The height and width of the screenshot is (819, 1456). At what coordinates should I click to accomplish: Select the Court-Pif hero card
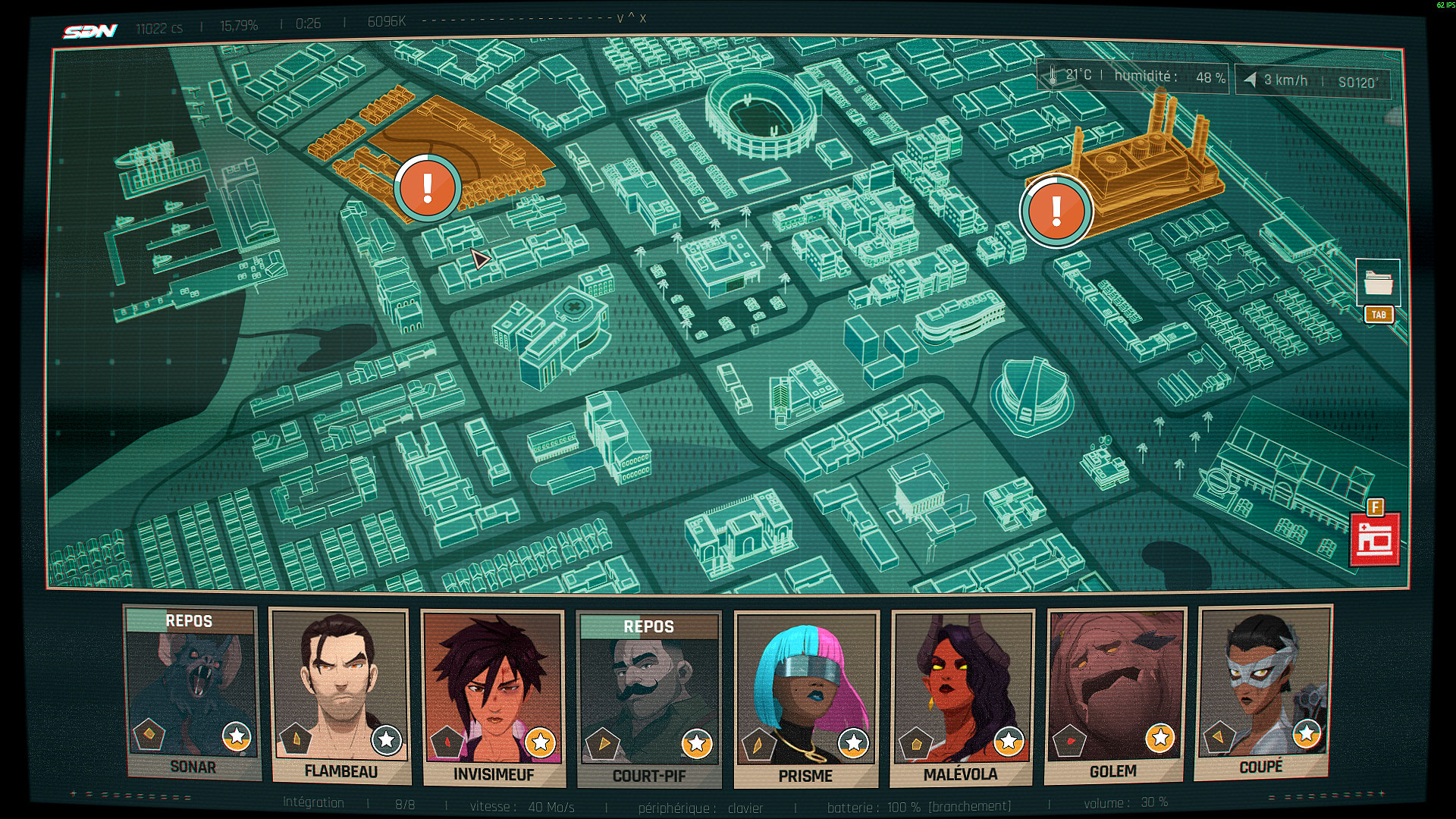point(648,699)
